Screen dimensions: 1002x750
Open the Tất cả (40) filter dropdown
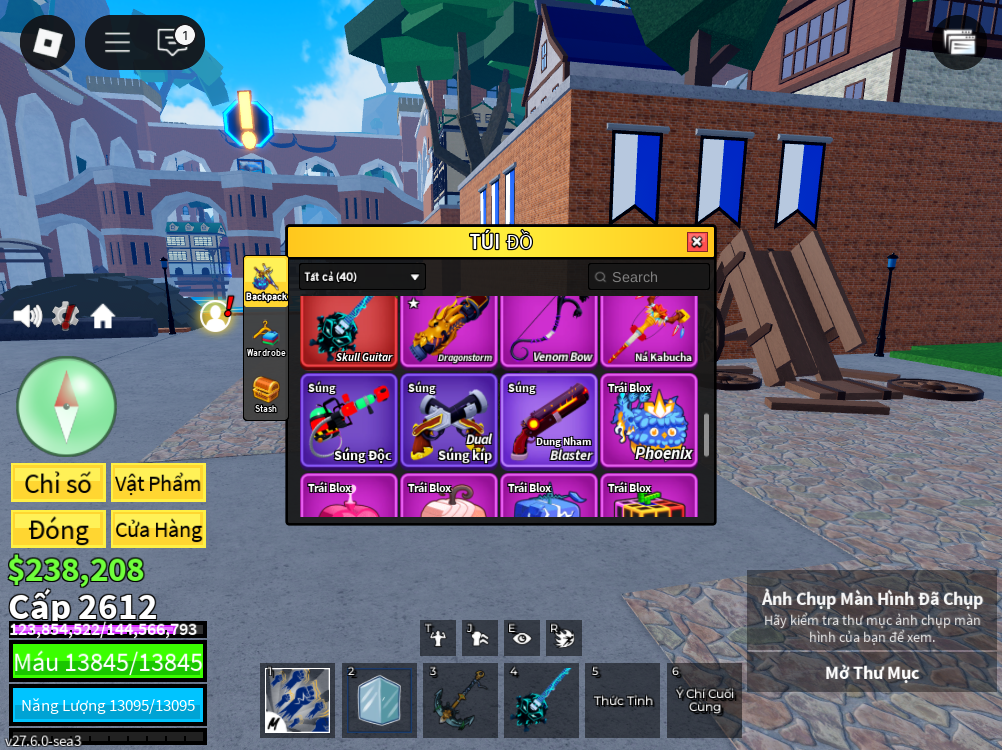point(362,277)
